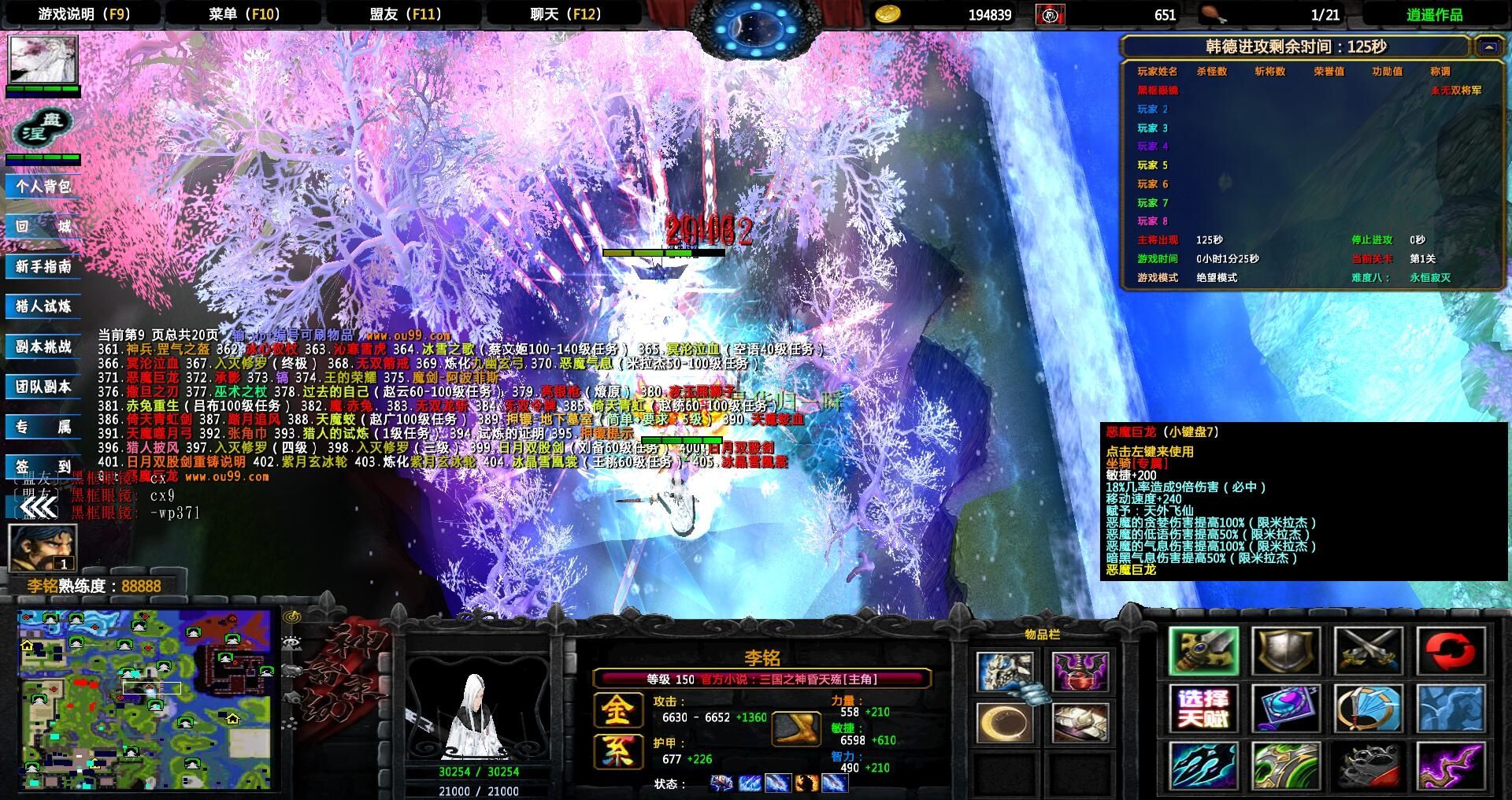Image resolution: width=1512 pixels, height=800 pixels.
Task: Open the 菜单（F10）menu
Action: (244, 13)
